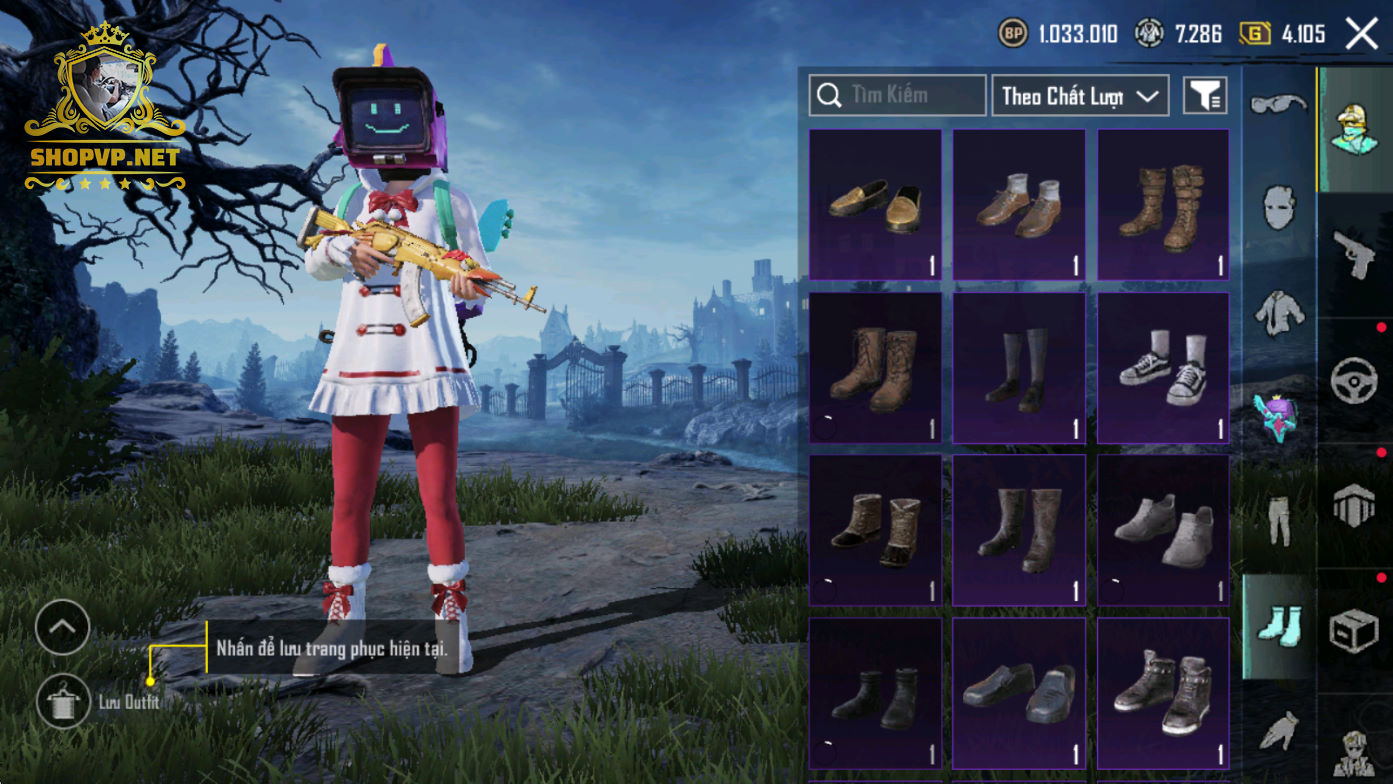Open the Theo Chất Lượng sort dropdown
The width and height of the screenshot is (1393, 784).
[1080, 96]
